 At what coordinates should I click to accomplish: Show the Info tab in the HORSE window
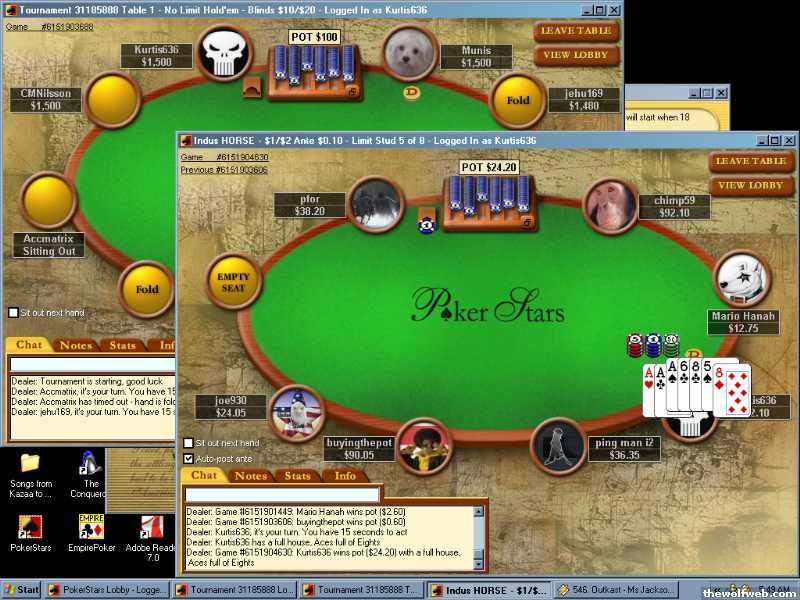click(x=345, y=476)
